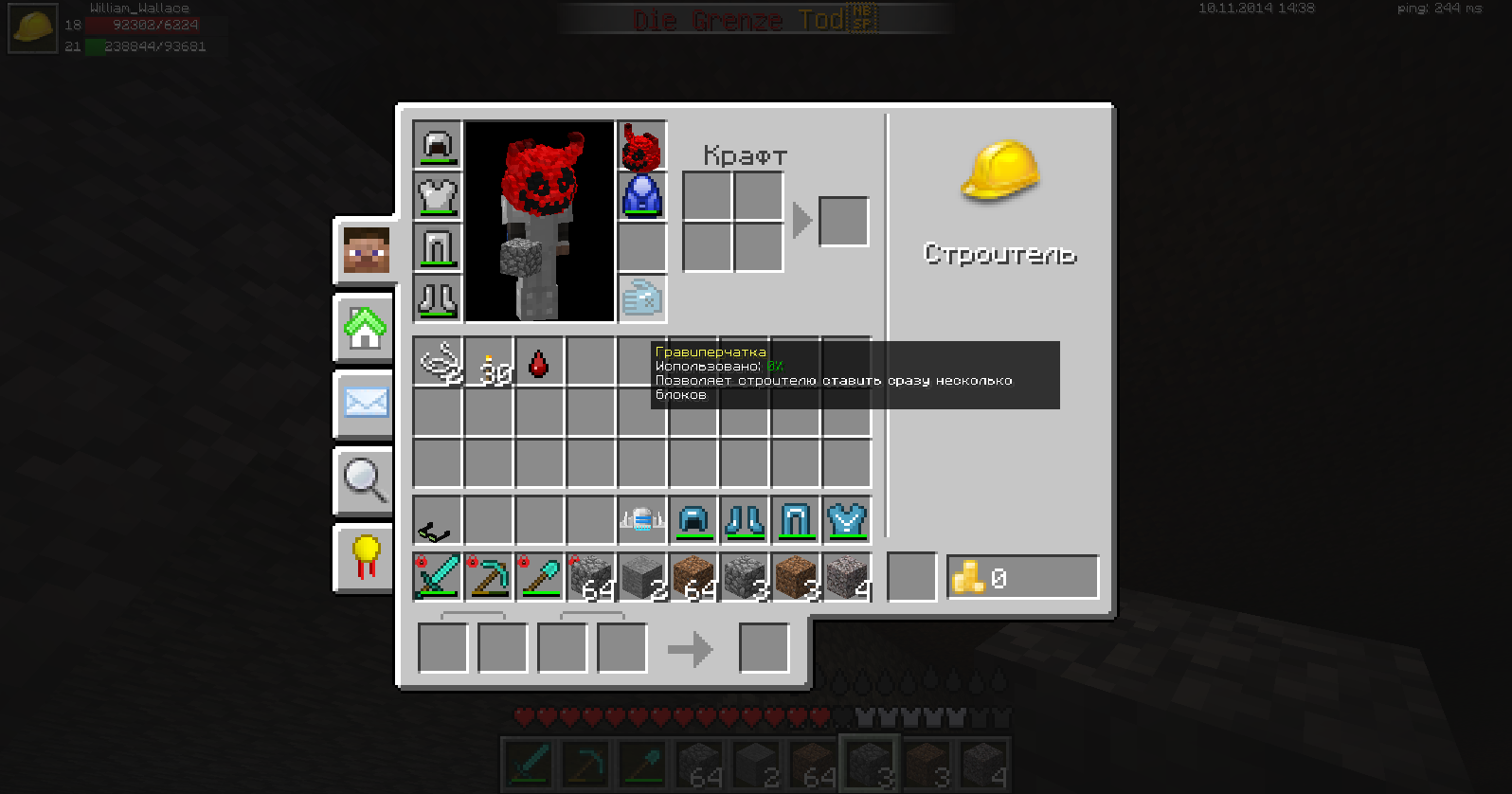Pick the equipped iron chestplate slot
The height and width of the screenshot is (794, 1512).
[x=438, y=197]
